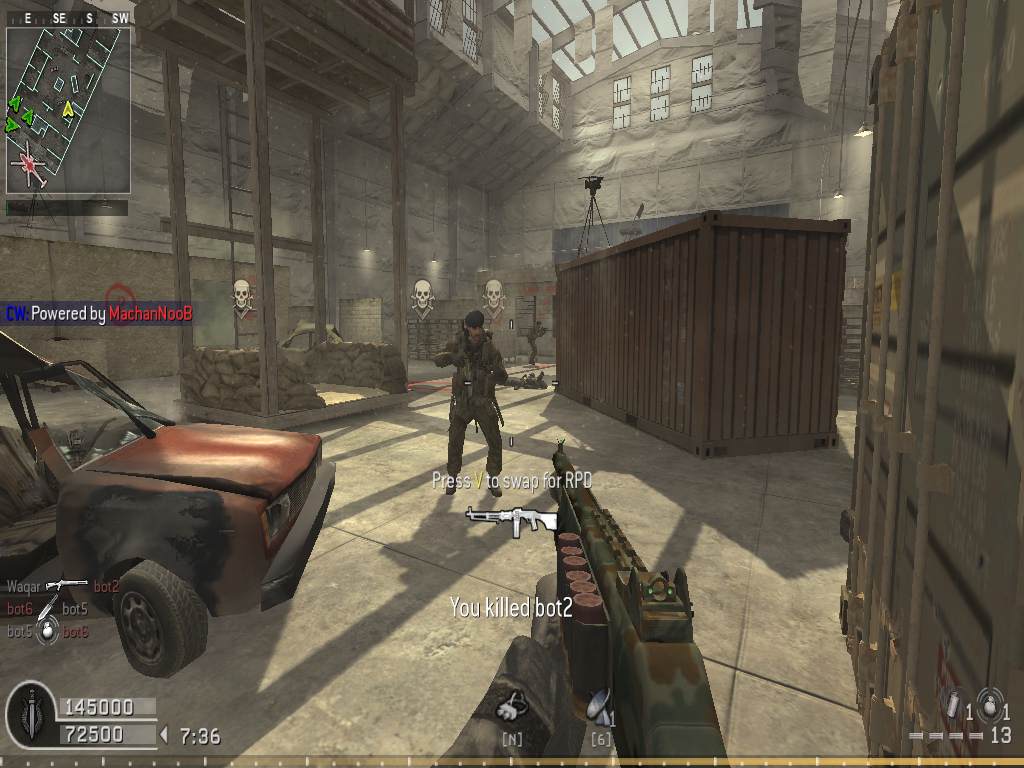Select the red helicopter marker on minimap
Viewport: 1024px width, 768px height.
(x=30, y=163)
